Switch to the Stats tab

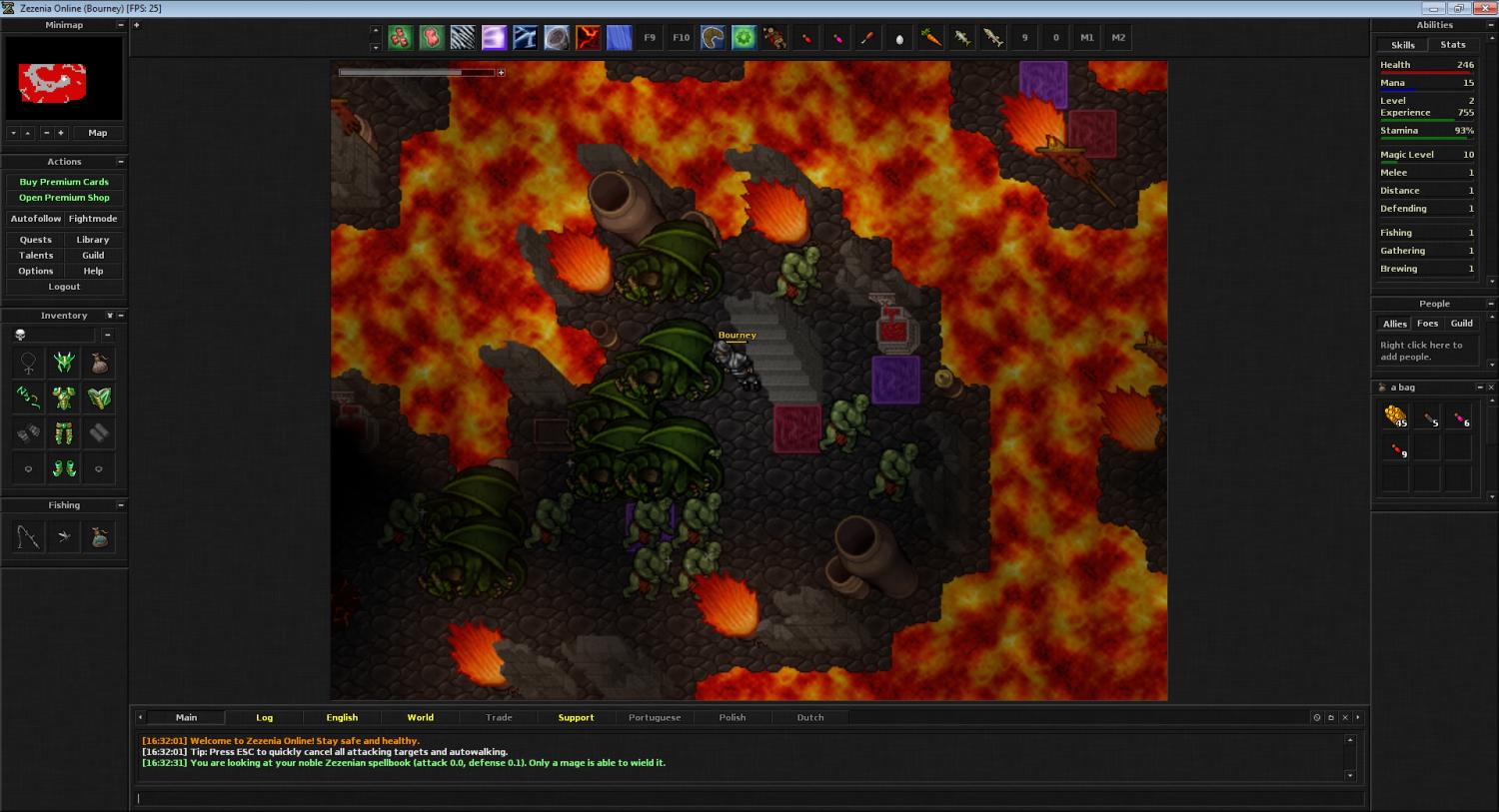point(1452,45)
